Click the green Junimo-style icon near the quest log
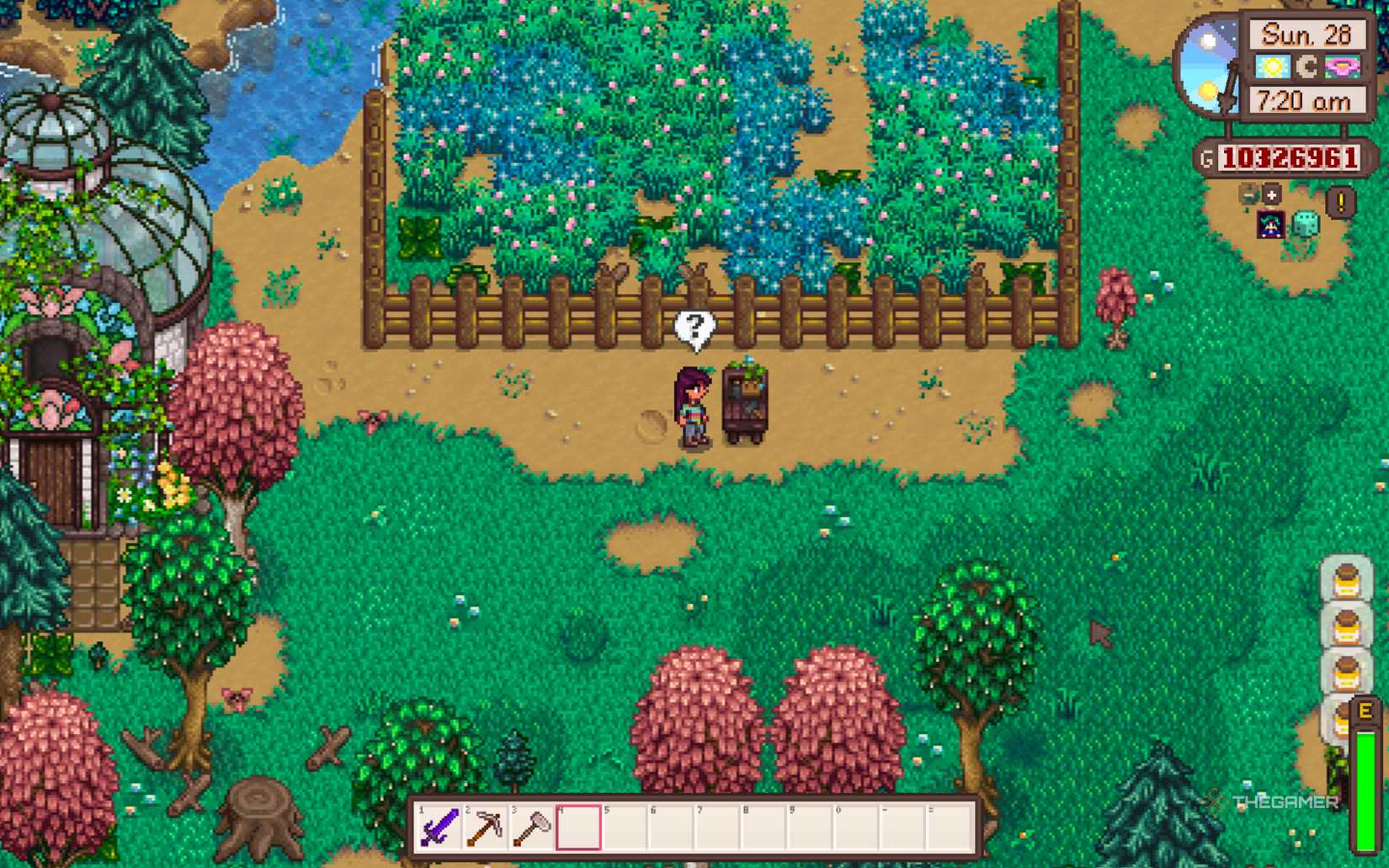This screenshot has width=1389, height=868. [1306, 226]
